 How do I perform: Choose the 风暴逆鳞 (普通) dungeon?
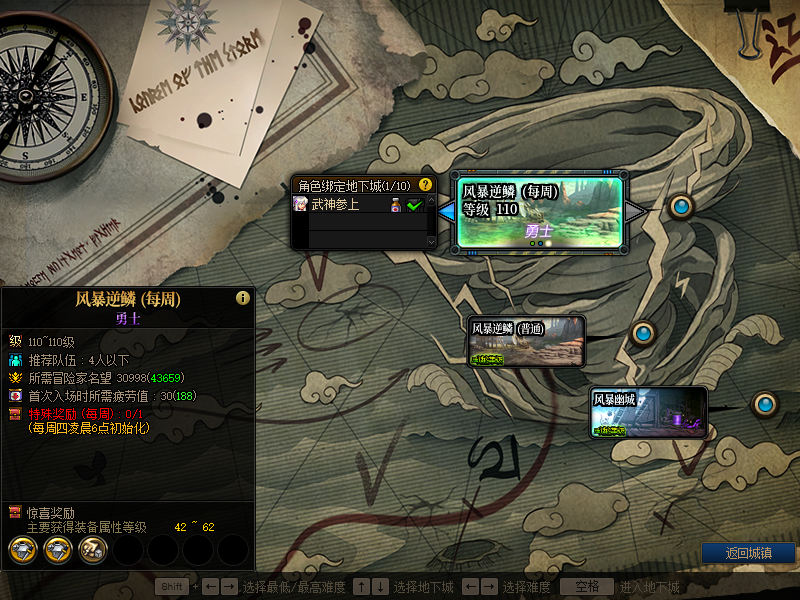(526, 342)
